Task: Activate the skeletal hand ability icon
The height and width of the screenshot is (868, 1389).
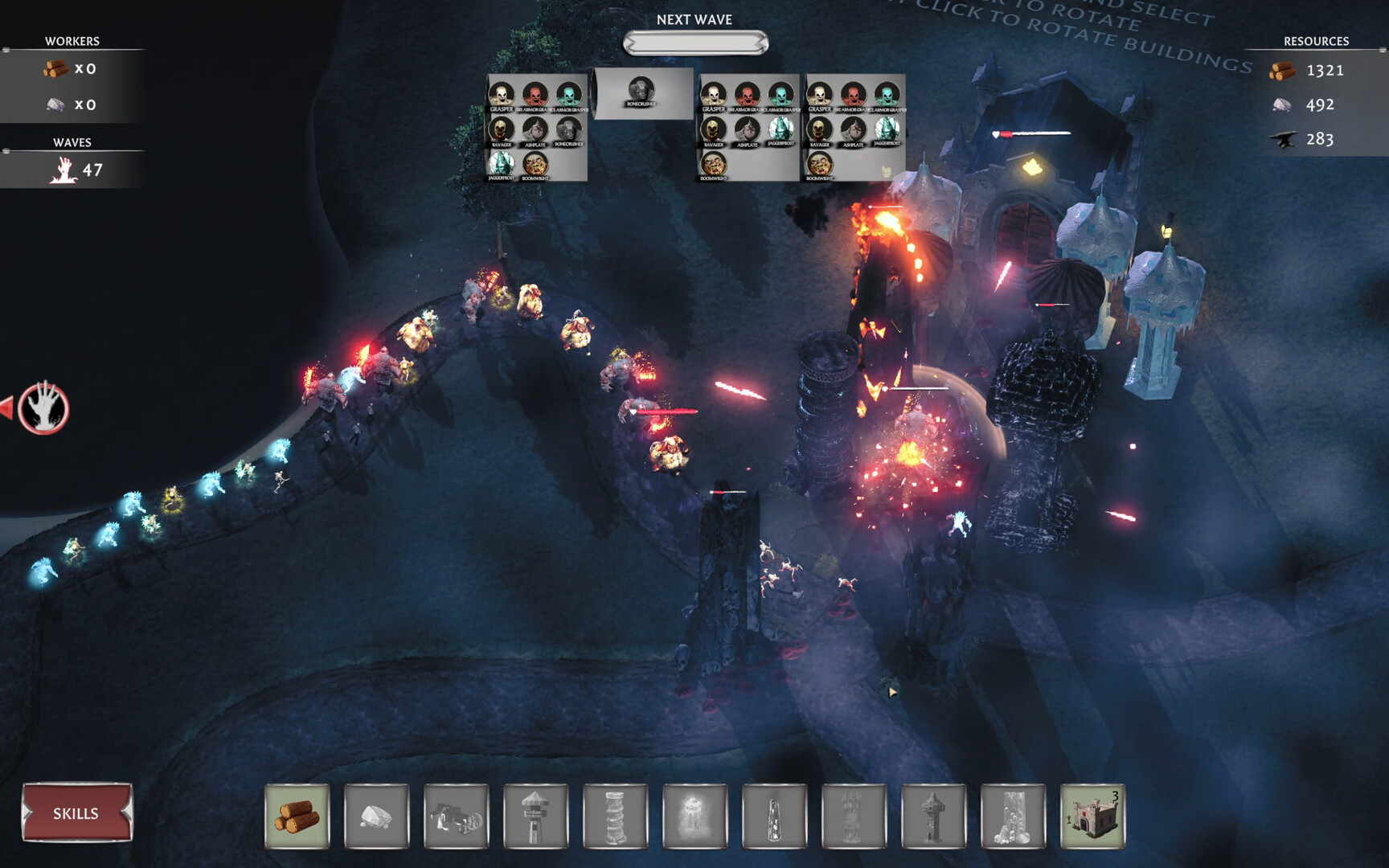Action: [44, 407]
